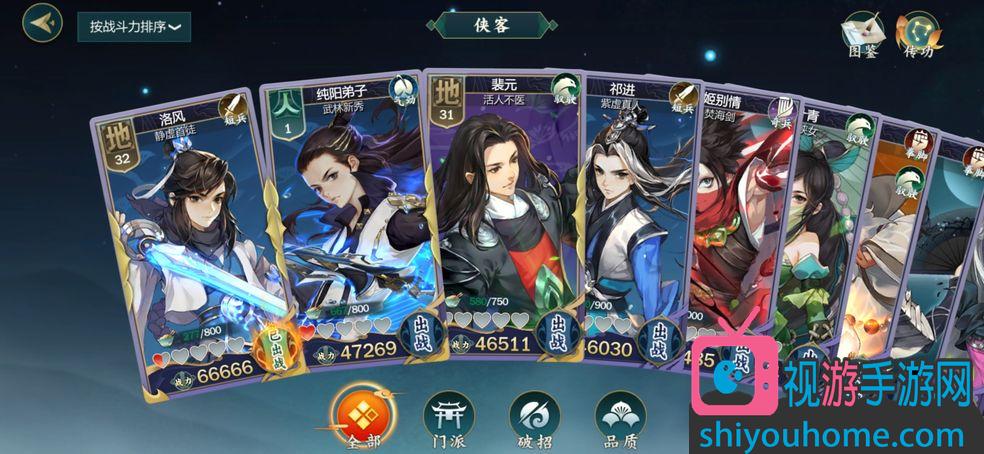Deploy 祁进 with the 出战 button
This screenshot has height=454, width=984.
pyautogui.click(x=658, y=341)
